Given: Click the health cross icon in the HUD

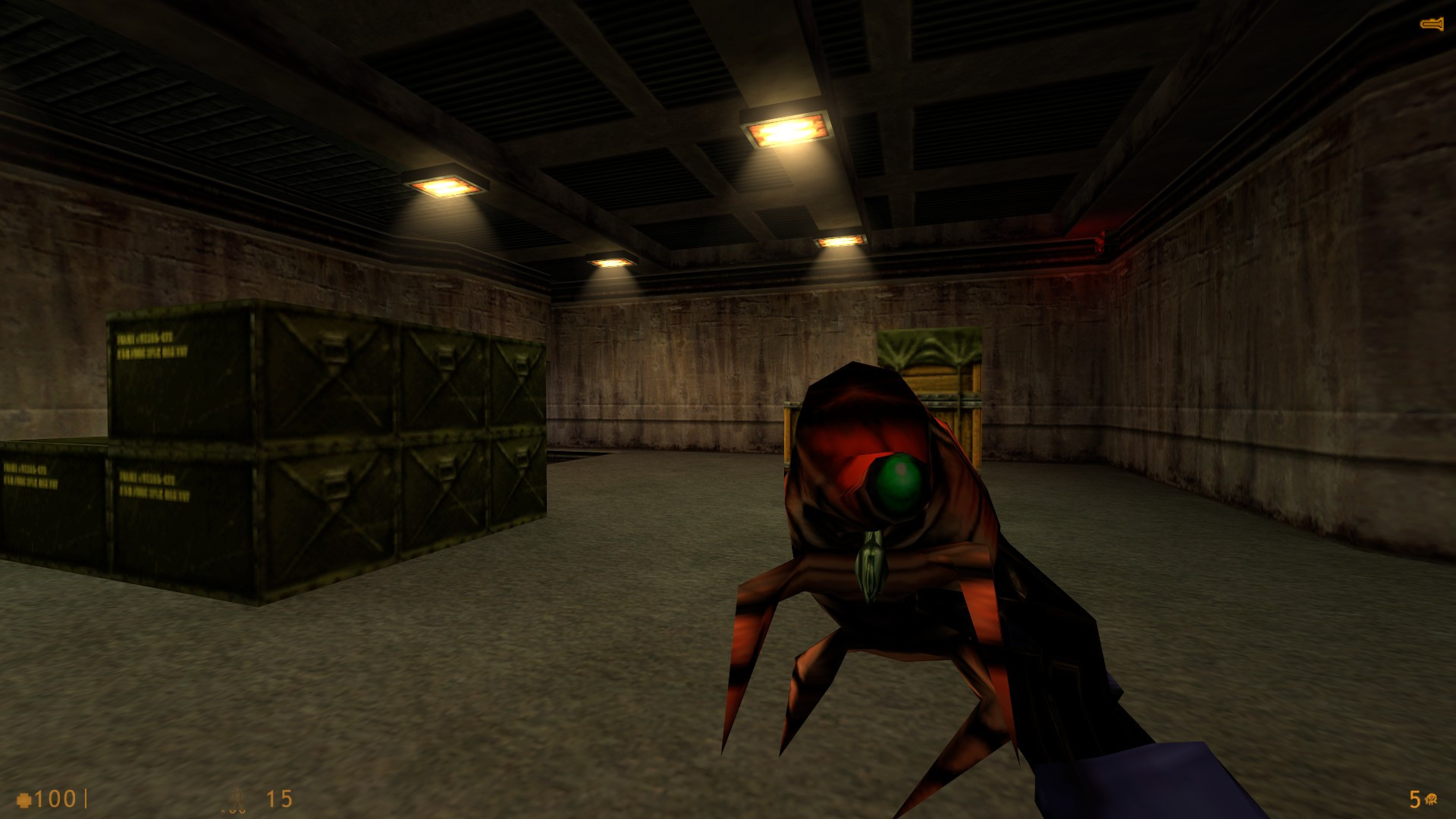Looking at the screenshot, I should coord(24,798).
